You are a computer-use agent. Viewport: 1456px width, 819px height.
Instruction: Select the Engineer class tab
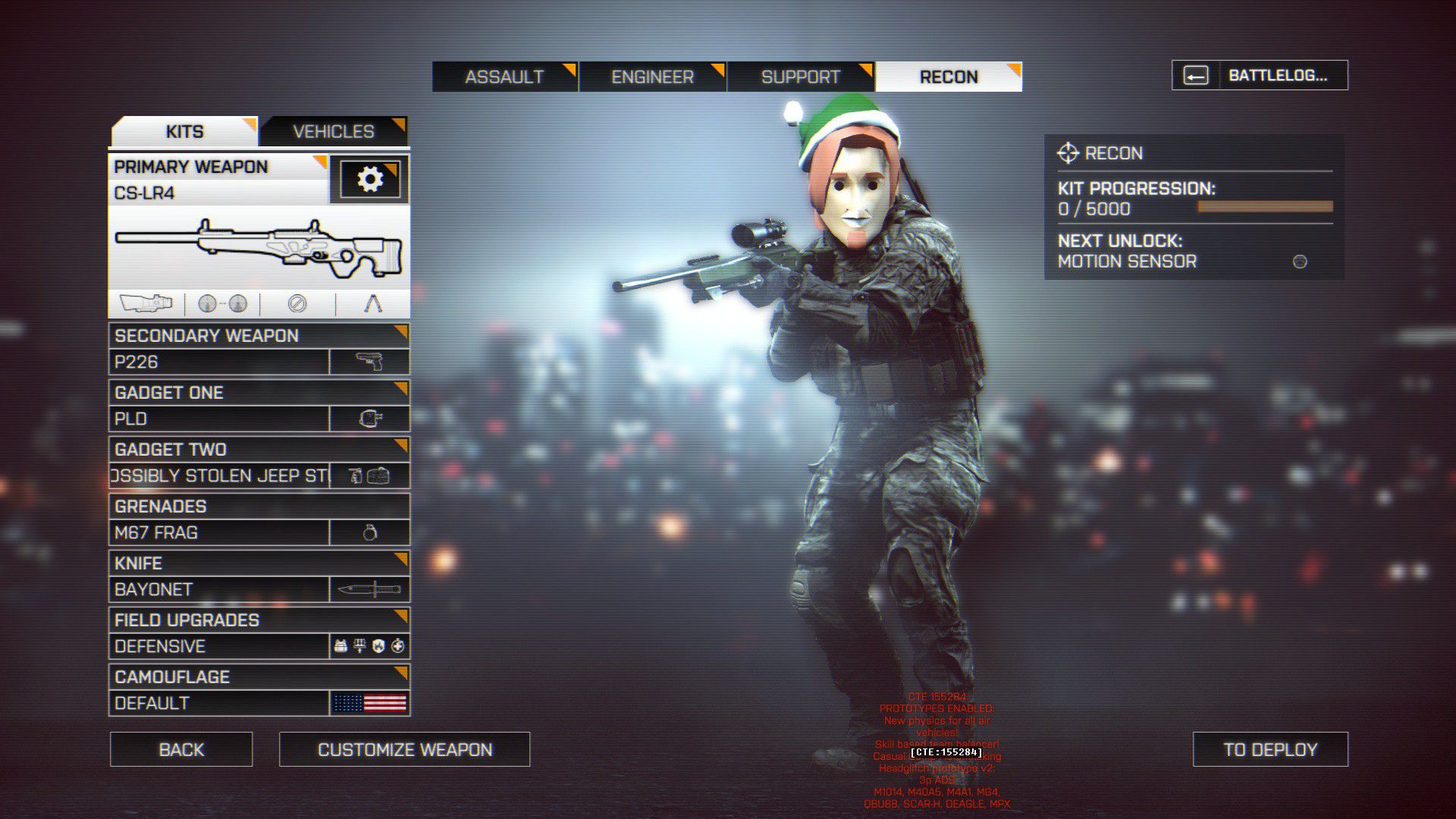tap(652, 77)
